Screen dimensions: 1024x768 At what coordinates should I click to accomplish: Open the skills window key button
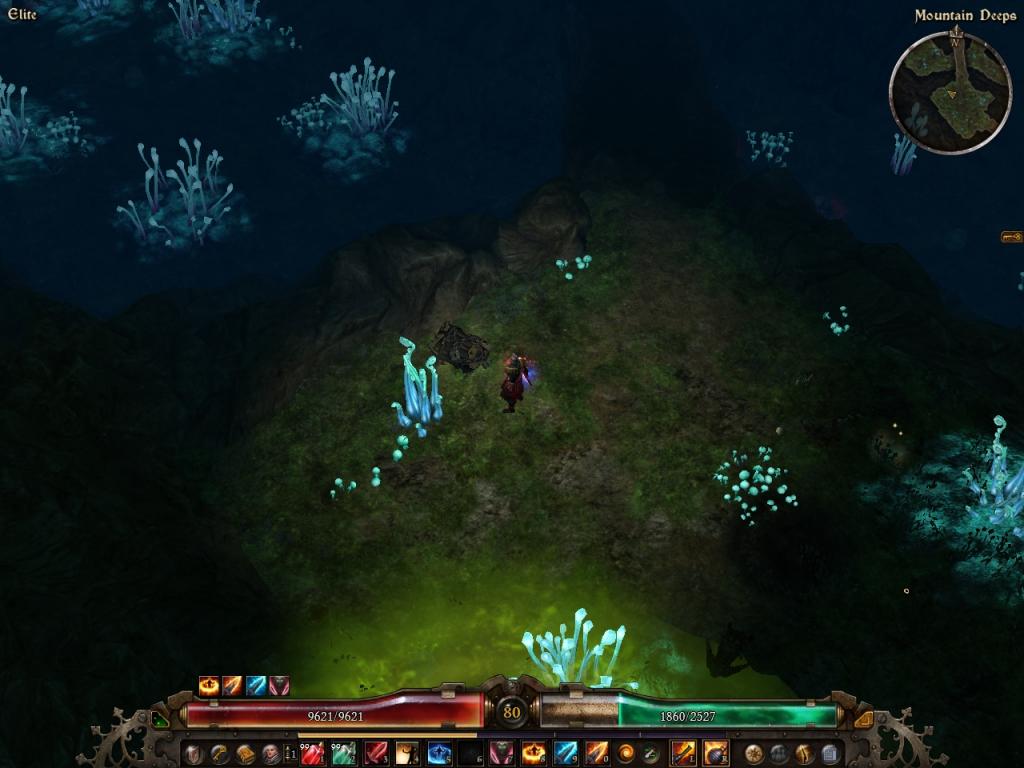(x=218, y=753)
